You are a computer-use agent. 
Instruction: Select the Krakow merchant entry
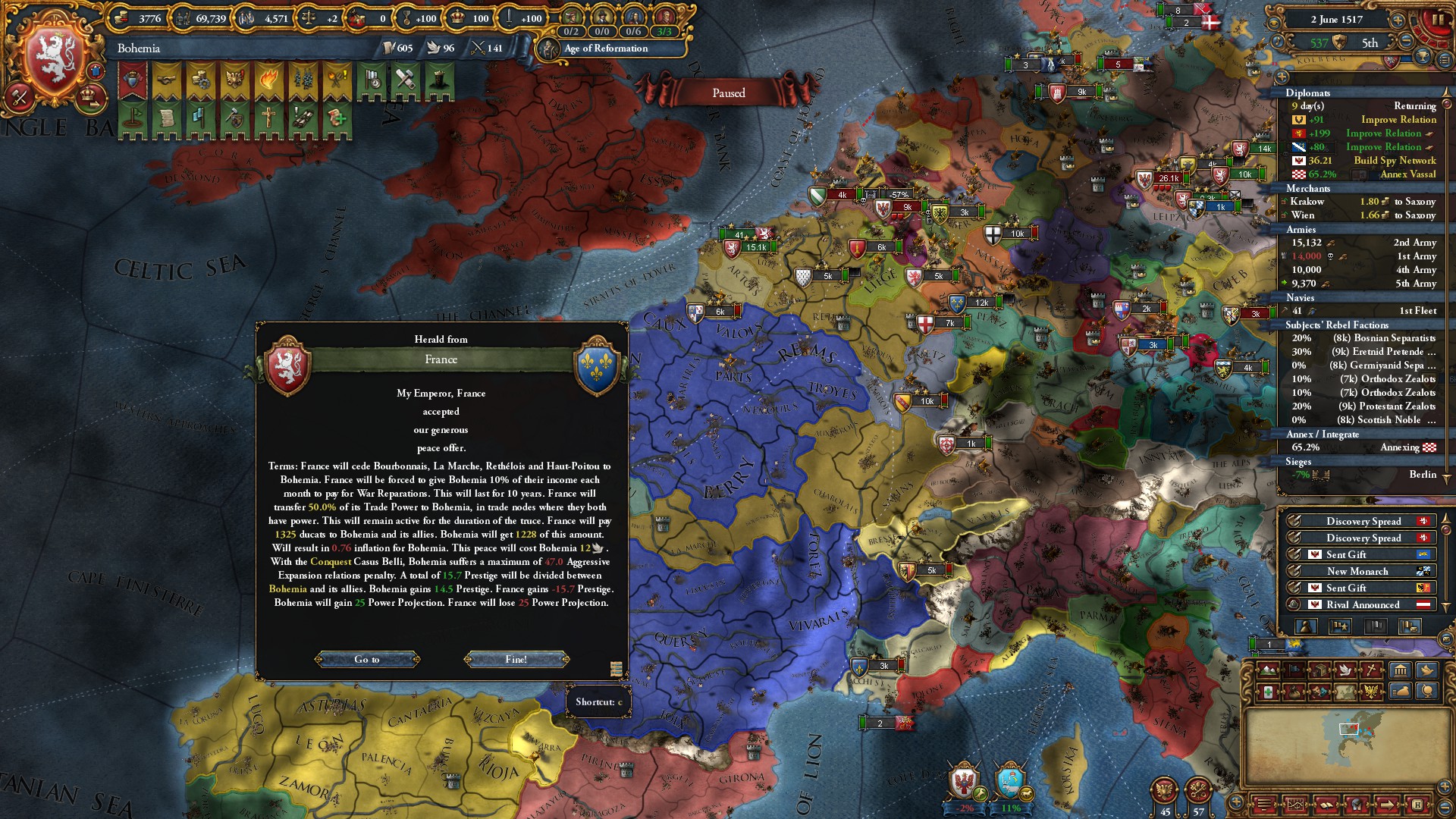coord(1358,202)
